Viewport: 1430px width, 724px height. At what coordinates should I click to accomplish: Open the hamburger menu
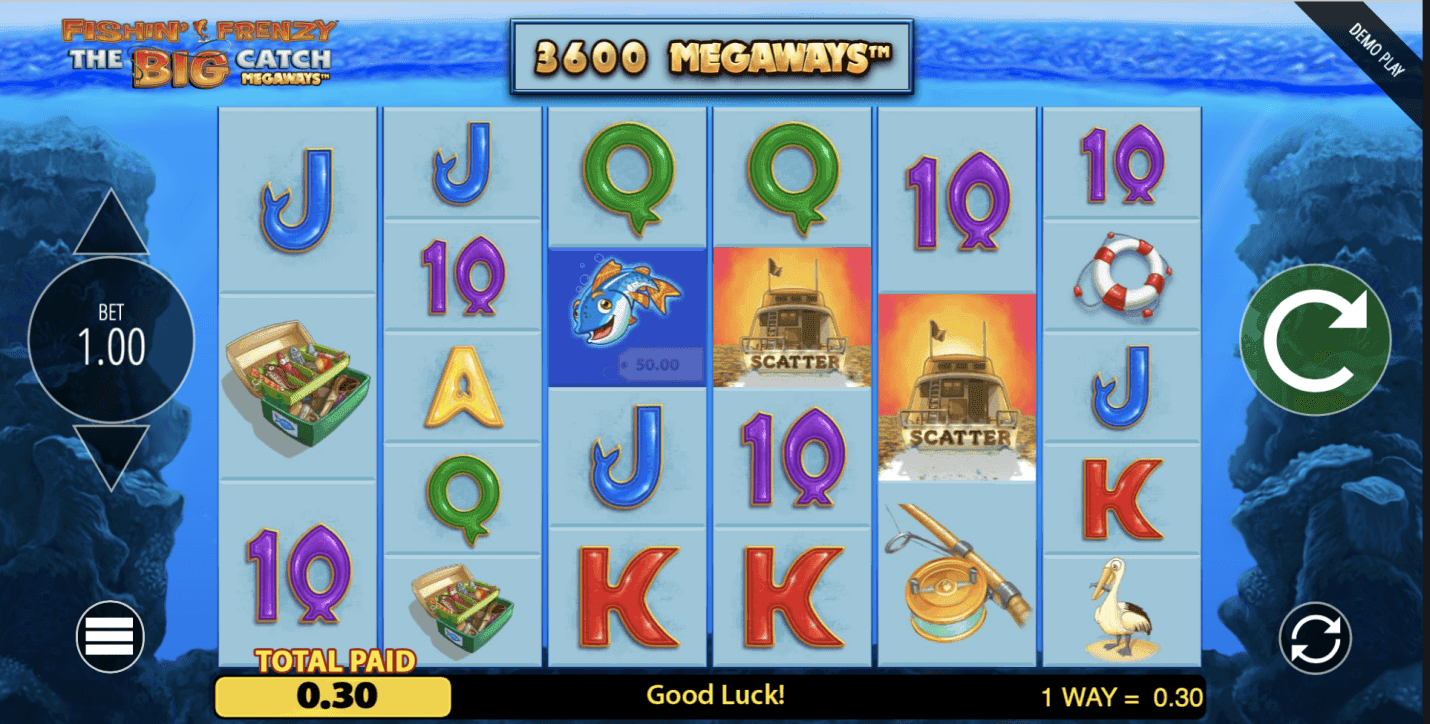[108, 637]
